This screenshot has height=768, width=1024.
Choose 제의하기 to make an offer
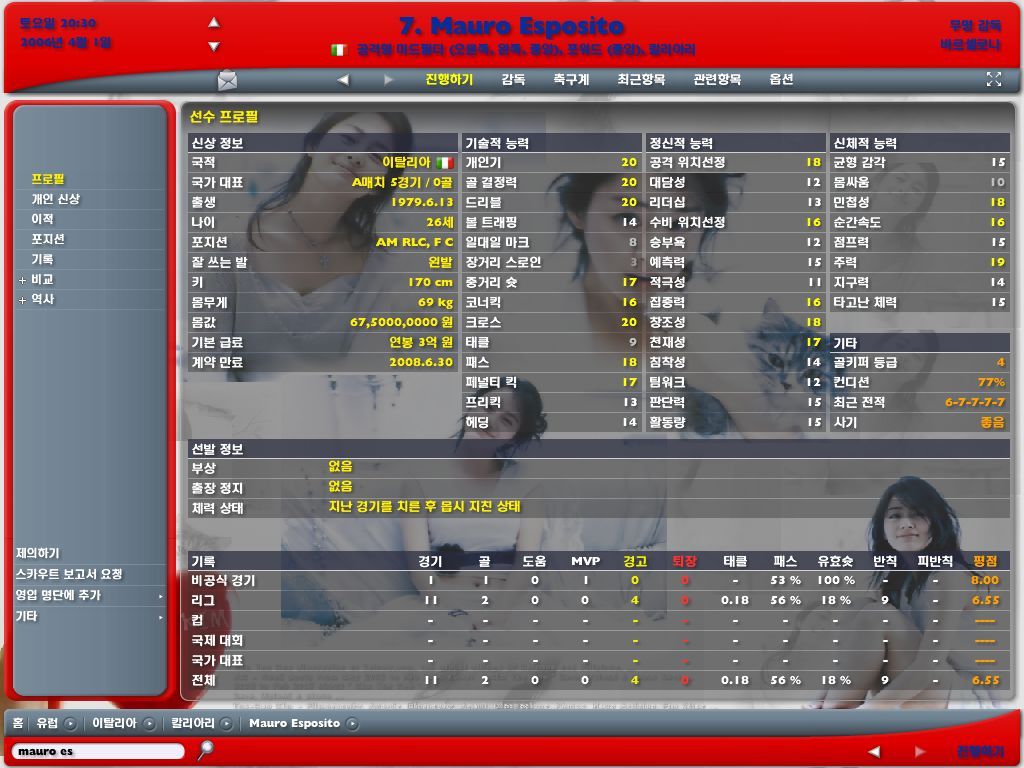pyautogui.click(x=38, y=553)
